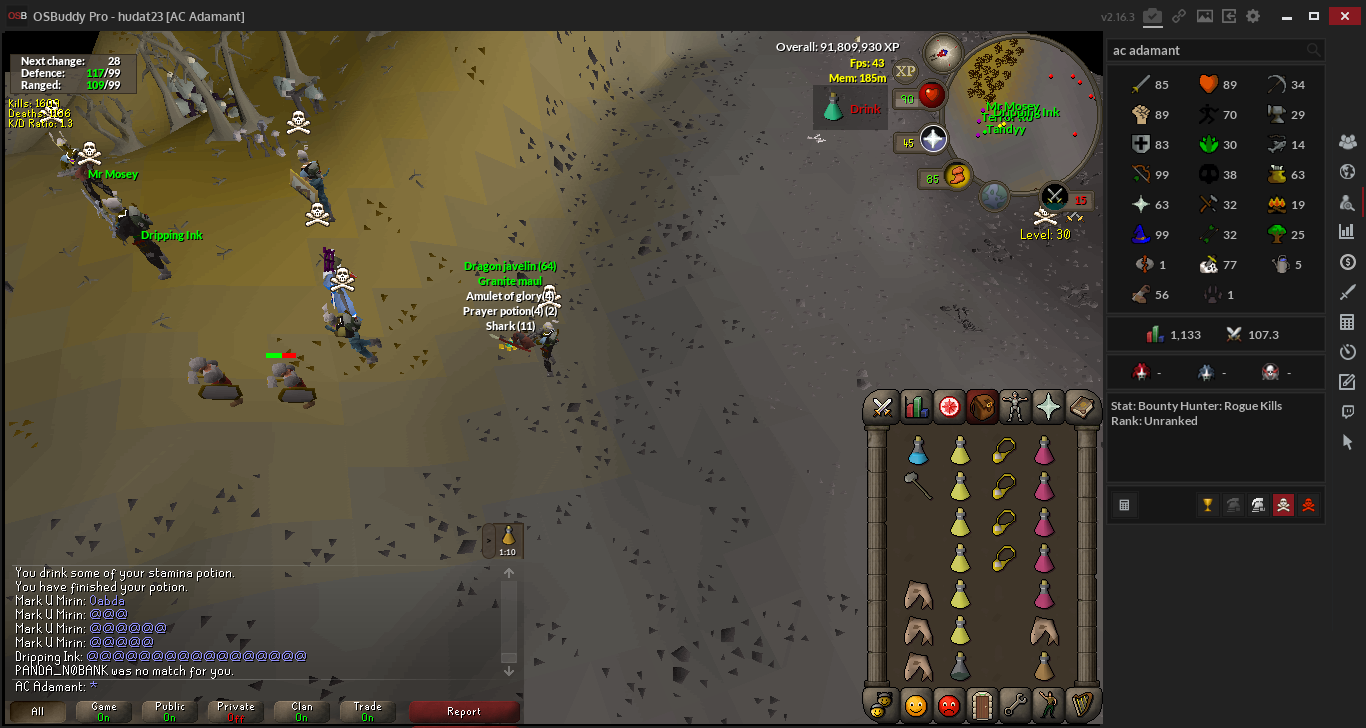Toggle quick prayers orb
1366x728 pixels.
click(933, 139)
